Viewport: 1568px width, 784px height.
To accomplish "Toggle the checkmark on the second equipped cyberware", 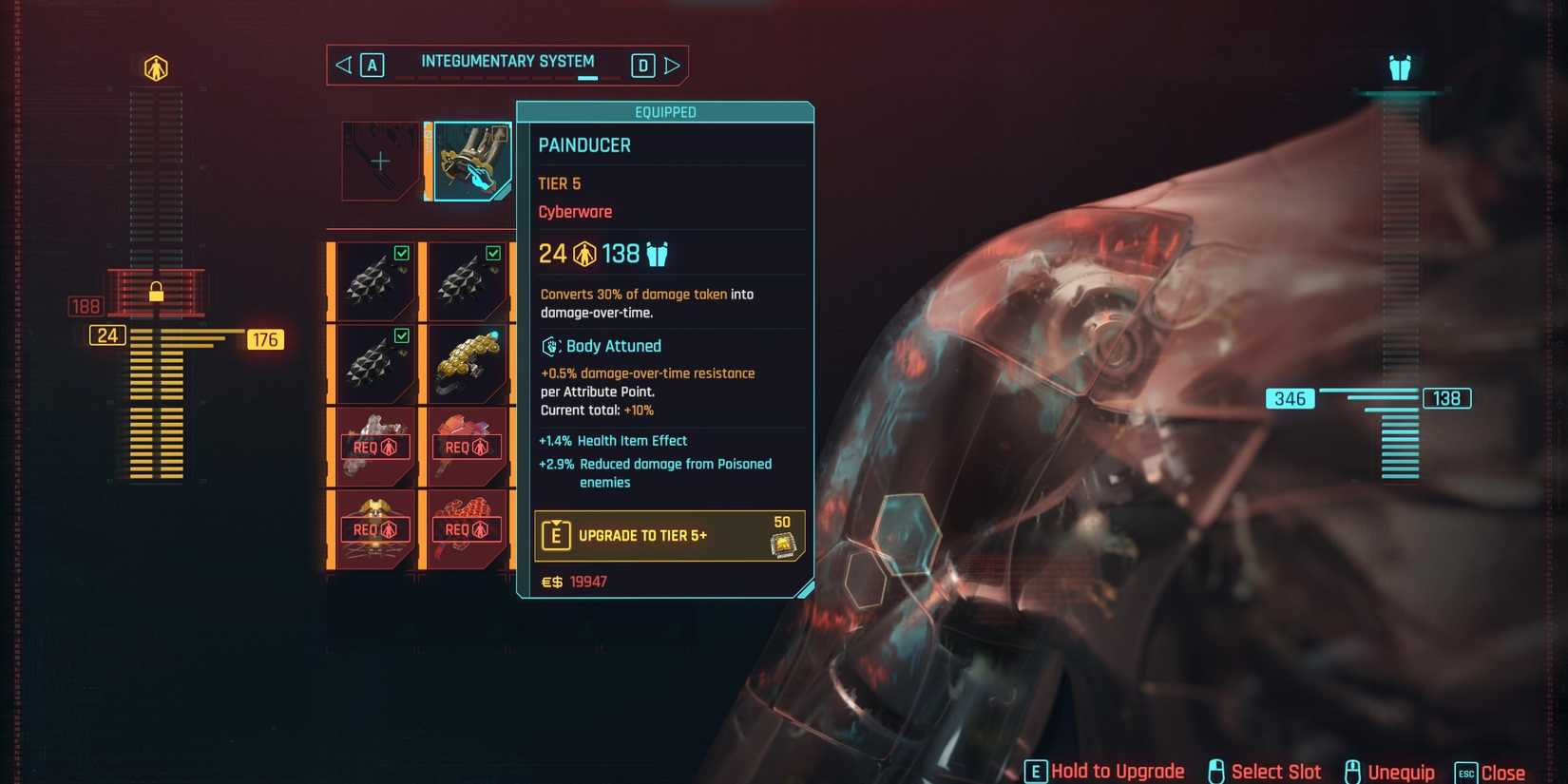I will (493, 253).
